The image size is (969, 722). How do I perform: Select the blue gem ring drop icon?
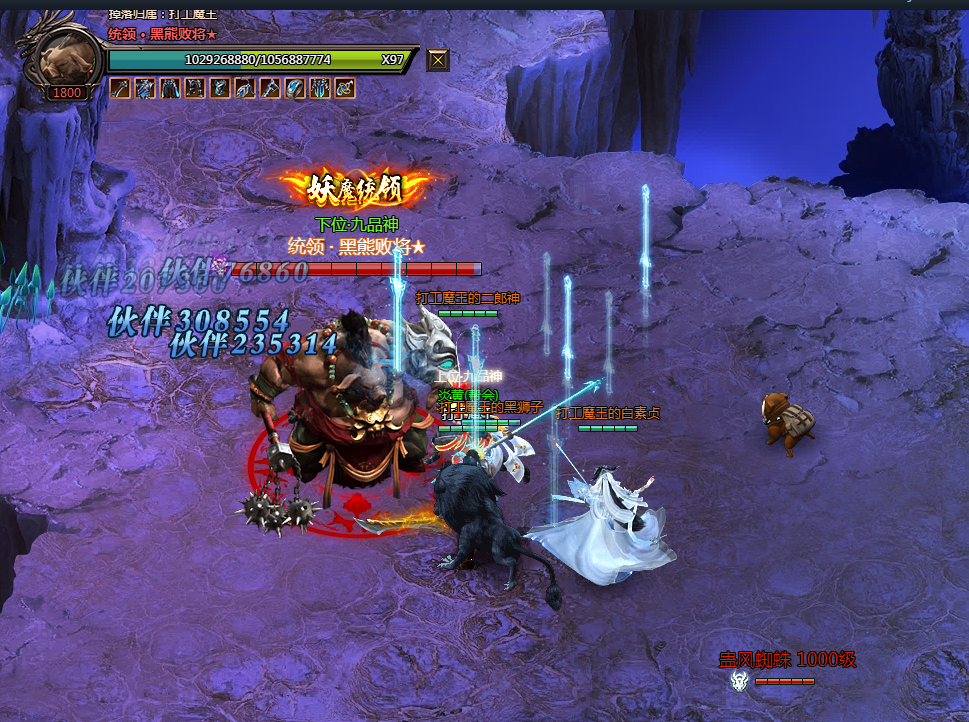coord(295,88)
